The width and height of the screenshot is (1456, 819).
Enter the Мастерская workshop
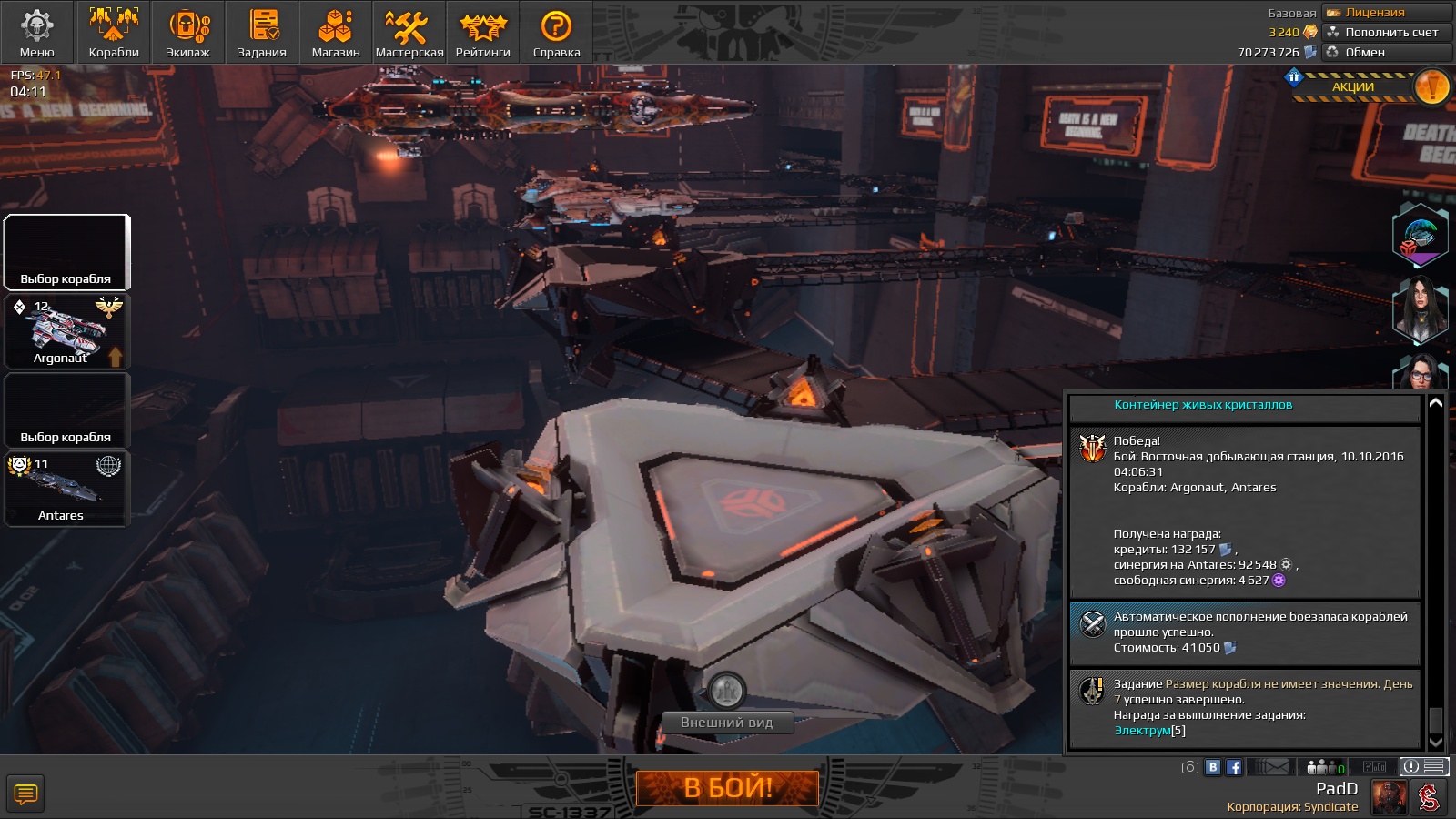click(409, 33)
